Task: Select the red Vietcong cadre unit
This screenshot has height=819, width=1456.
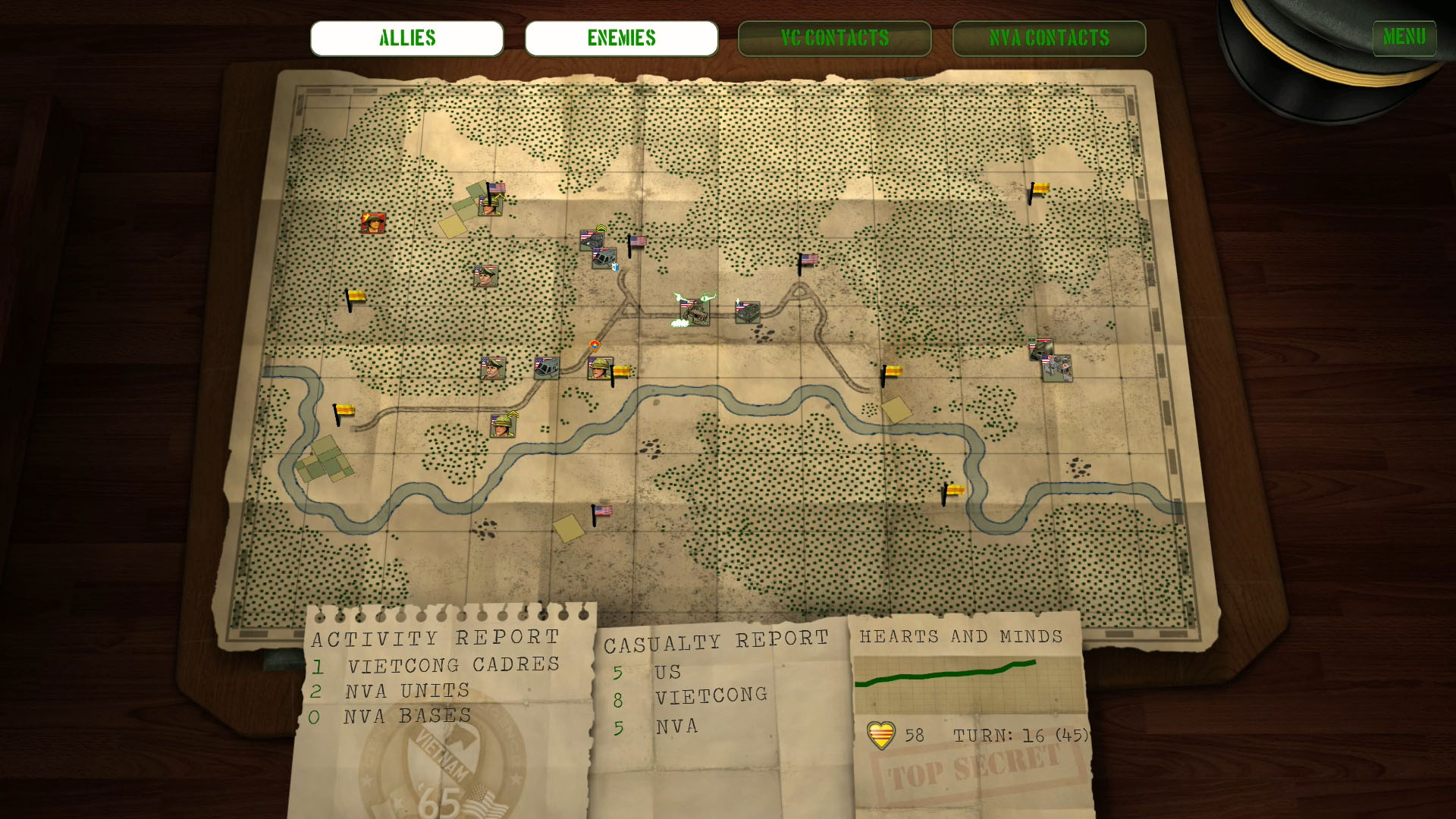Action: click(x=374, y=224)
